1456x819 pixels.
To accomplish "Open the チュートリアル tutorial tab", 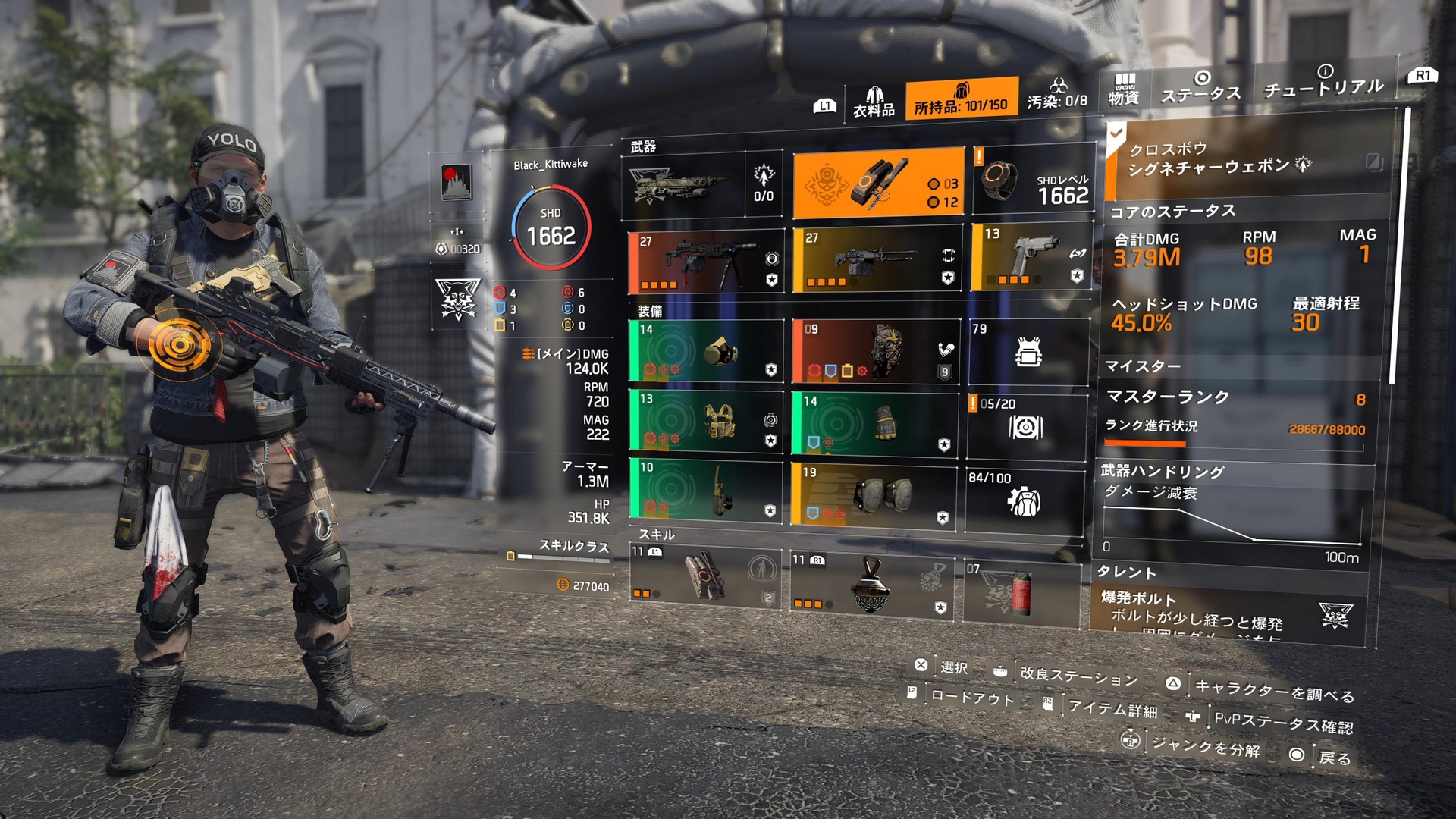I will point(1324,82).
